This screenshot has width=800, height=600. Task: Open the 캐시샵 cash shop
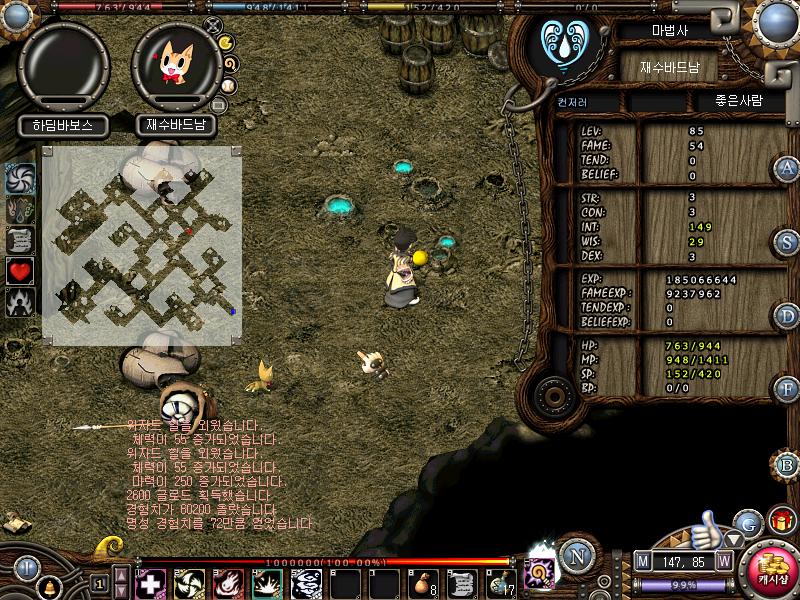point(770,571)
